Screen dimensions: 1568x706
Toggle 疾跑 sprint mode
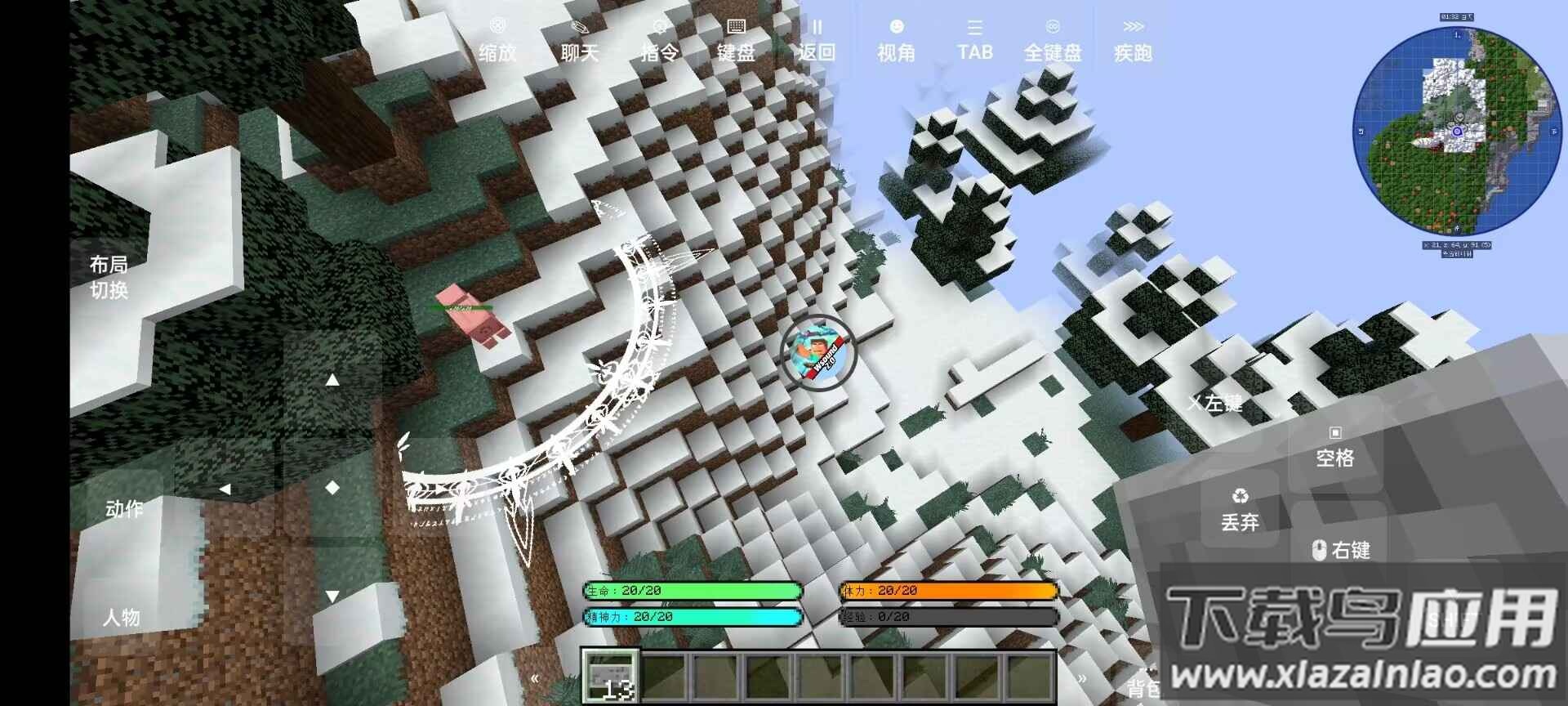tap(1134, 37)
